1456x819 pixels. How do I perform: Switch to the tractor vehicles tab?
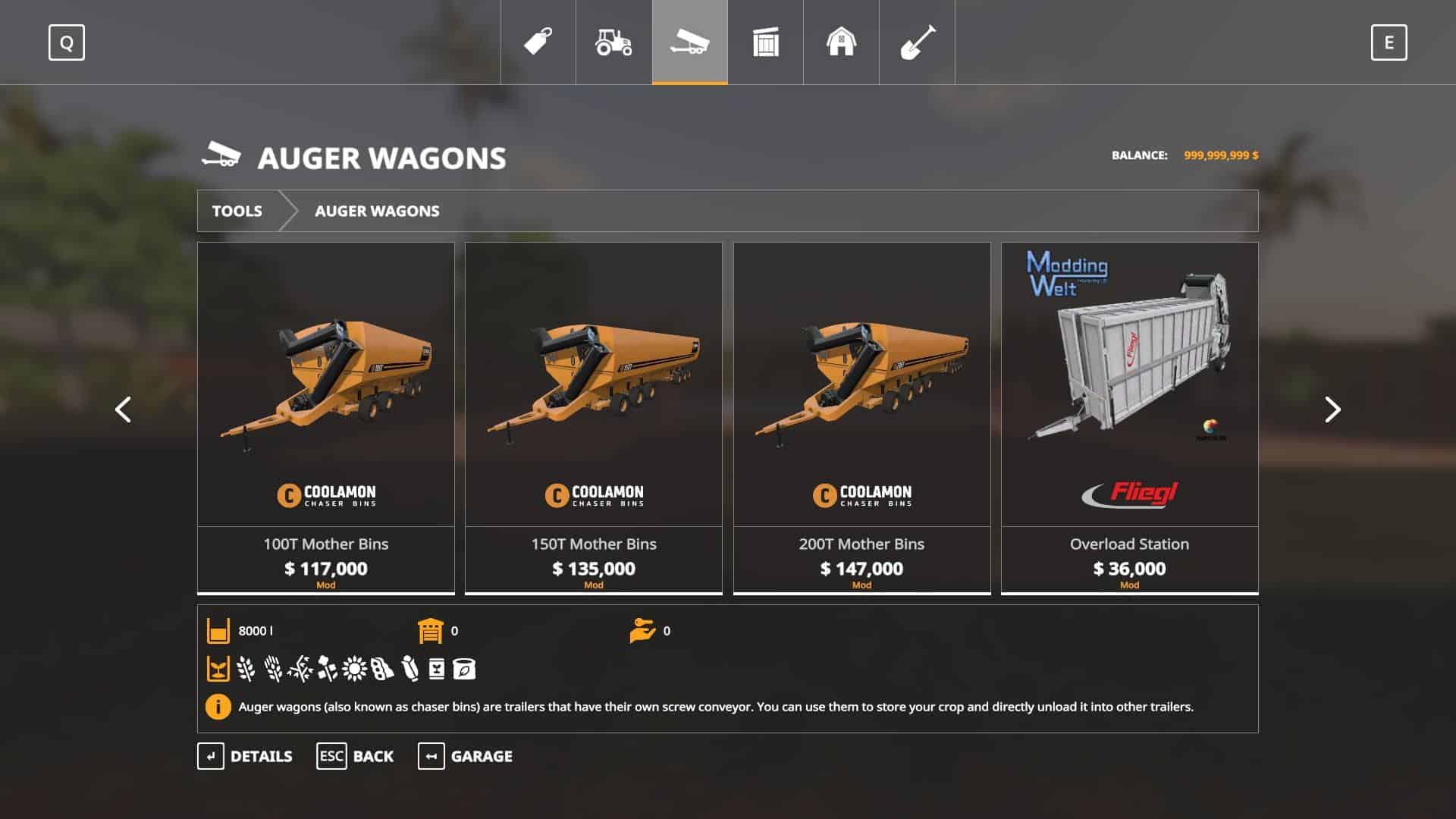613,42
